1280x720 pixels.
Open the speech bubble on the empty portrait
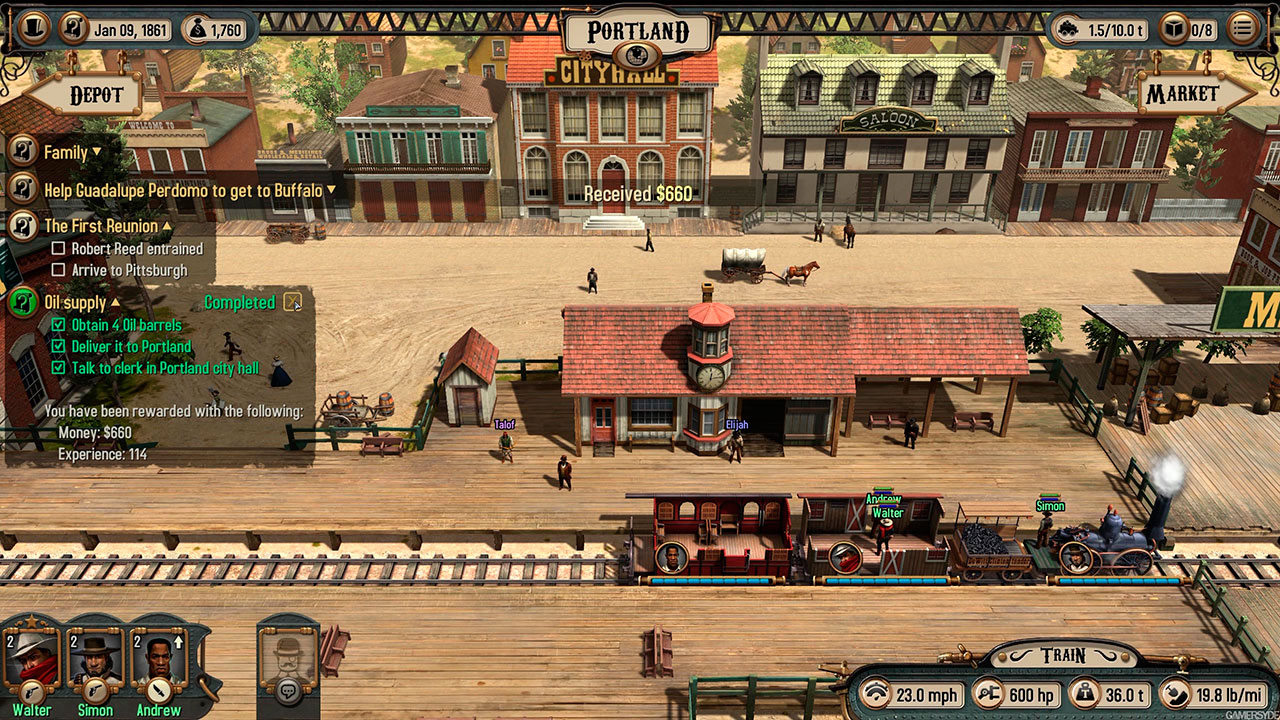click(288, 688)
